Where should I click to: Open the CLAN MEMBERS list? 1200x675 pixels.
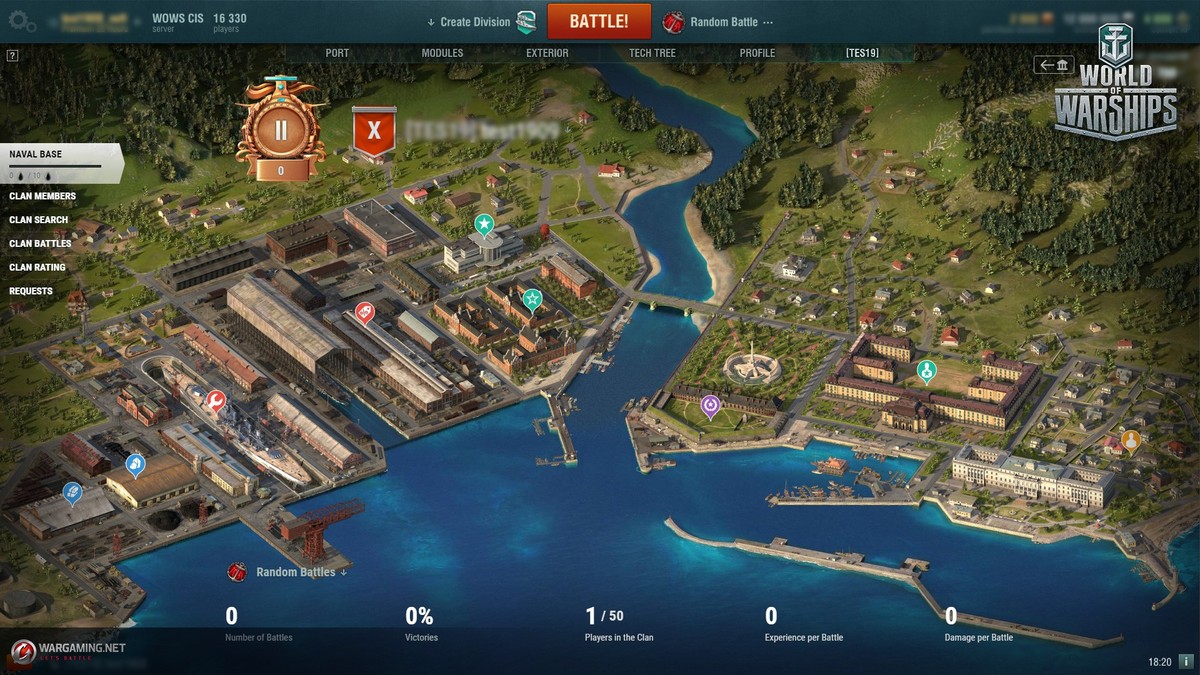pos(42,196)
